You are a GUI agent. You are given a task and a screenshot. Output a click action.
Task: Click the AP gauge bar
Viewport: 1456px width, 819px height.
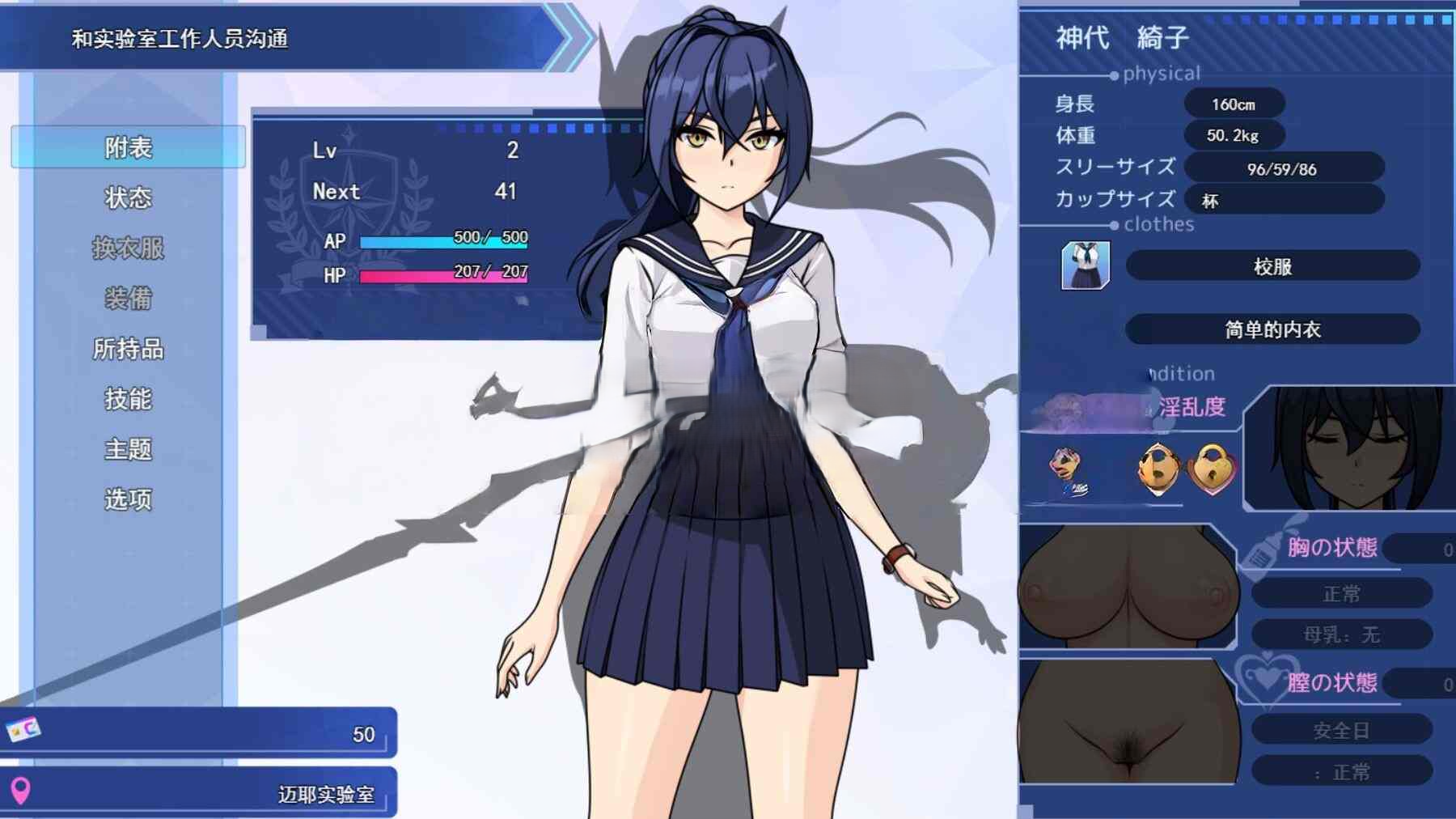coord(443,240)
